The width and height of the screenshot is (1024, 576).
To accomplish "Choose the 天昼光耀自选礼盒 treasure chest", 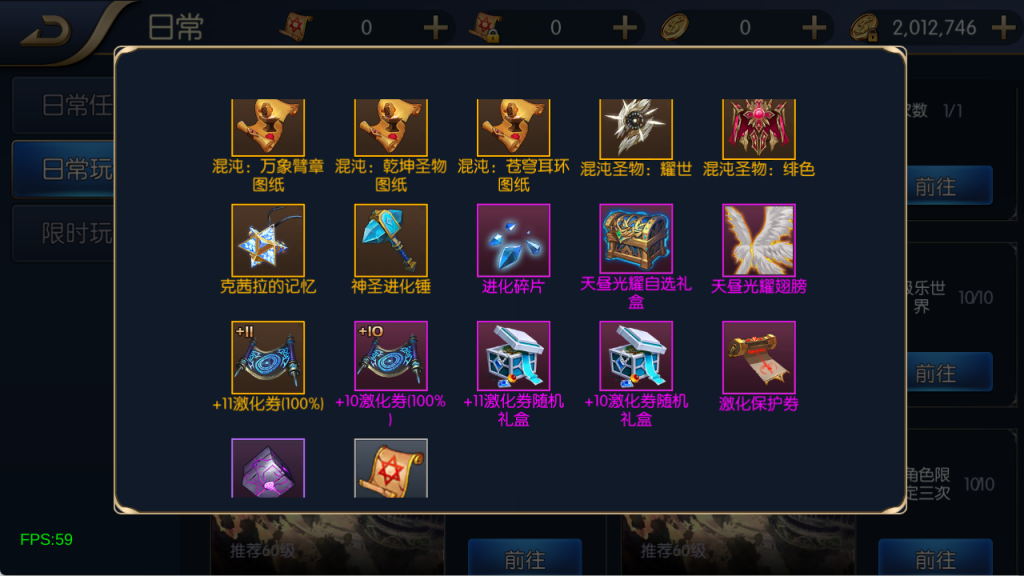I will (636, 240).
